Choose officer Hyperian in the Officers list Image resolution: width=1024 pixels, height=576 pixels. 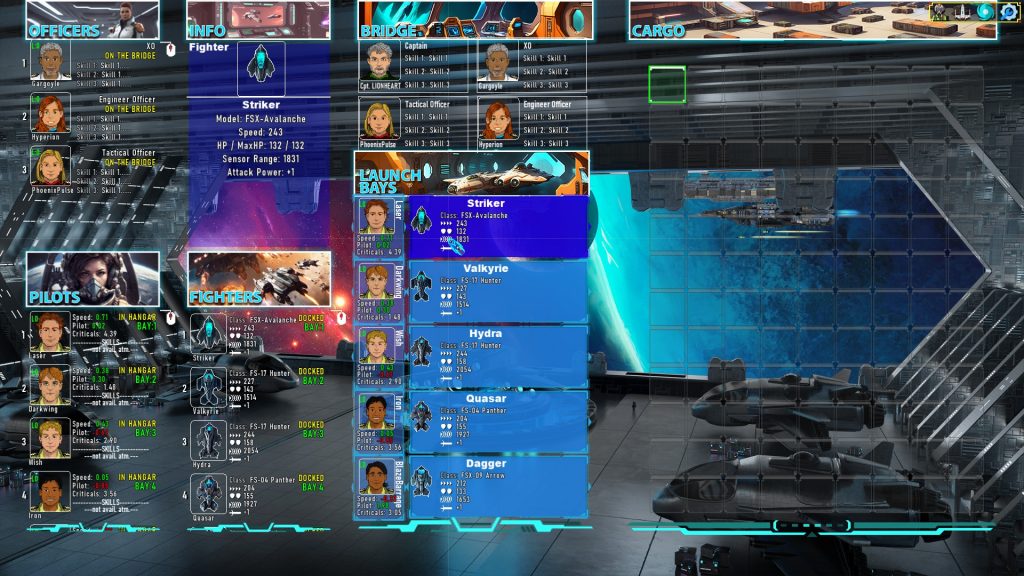point(49,114)
